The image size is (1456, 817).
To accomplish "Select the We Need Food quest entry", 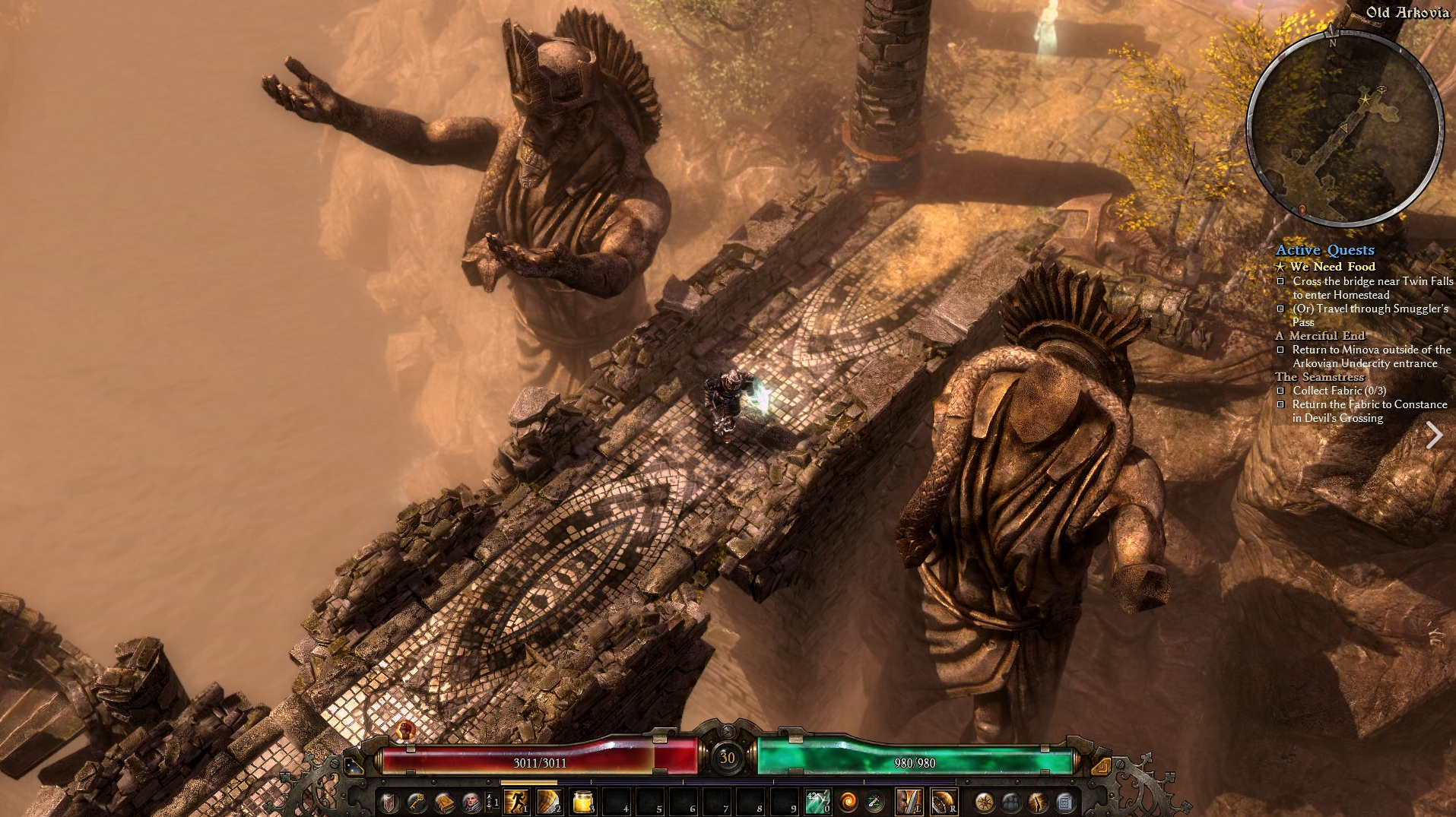I will coord(1332,267).
